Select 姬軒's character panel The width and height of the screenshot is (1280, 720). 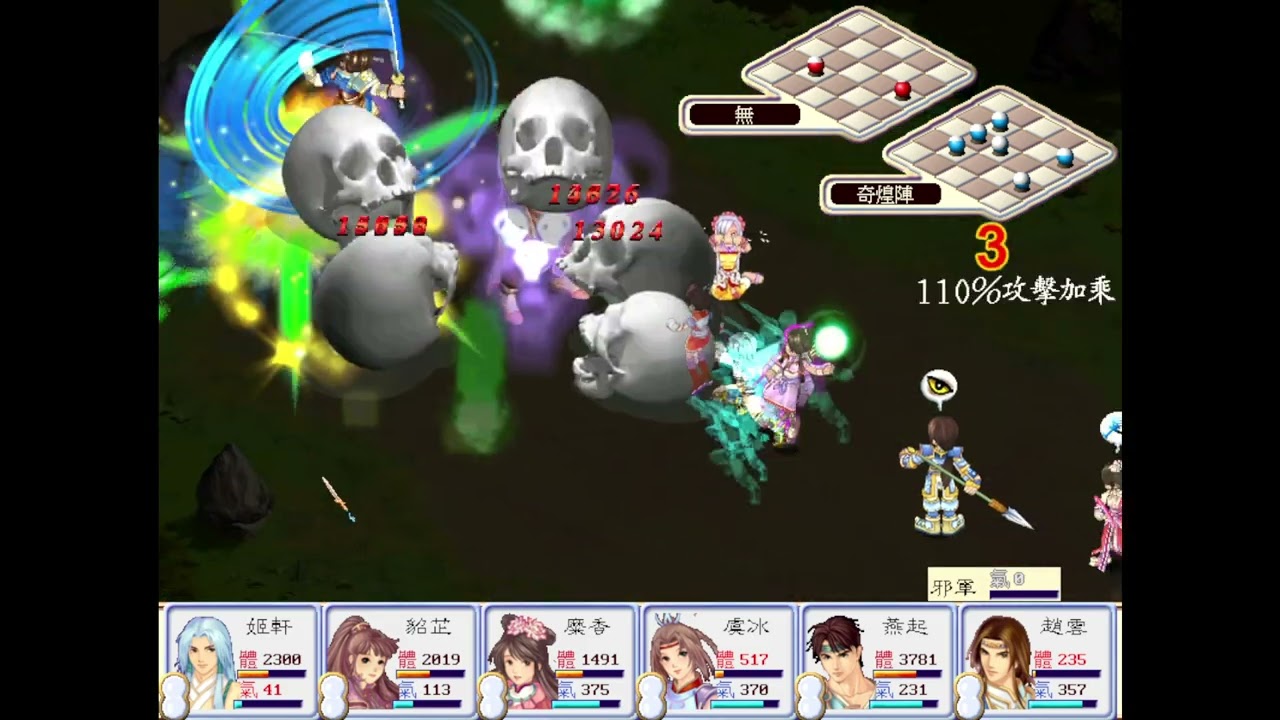240,660
